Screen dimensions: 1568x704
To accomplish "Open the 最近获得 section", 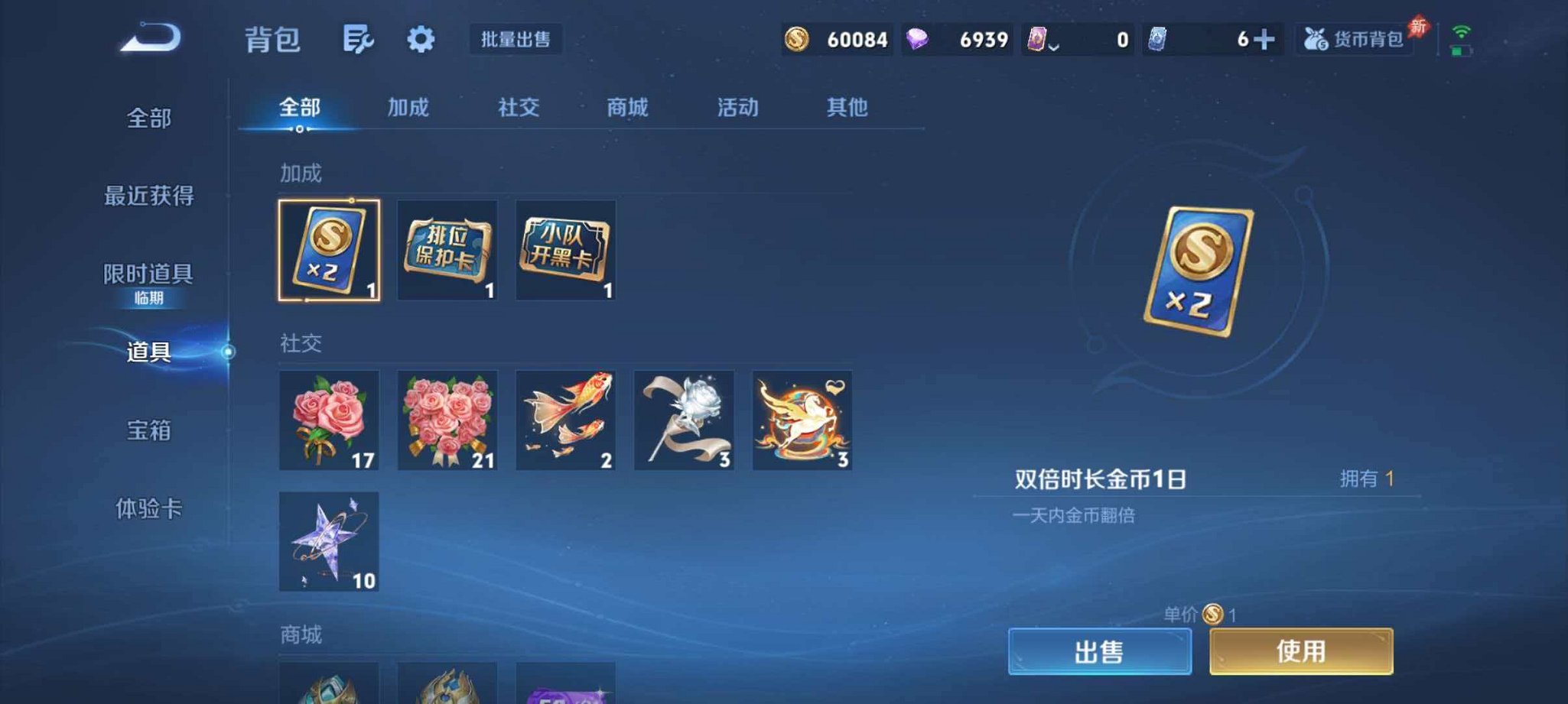I will coord(147,196).
